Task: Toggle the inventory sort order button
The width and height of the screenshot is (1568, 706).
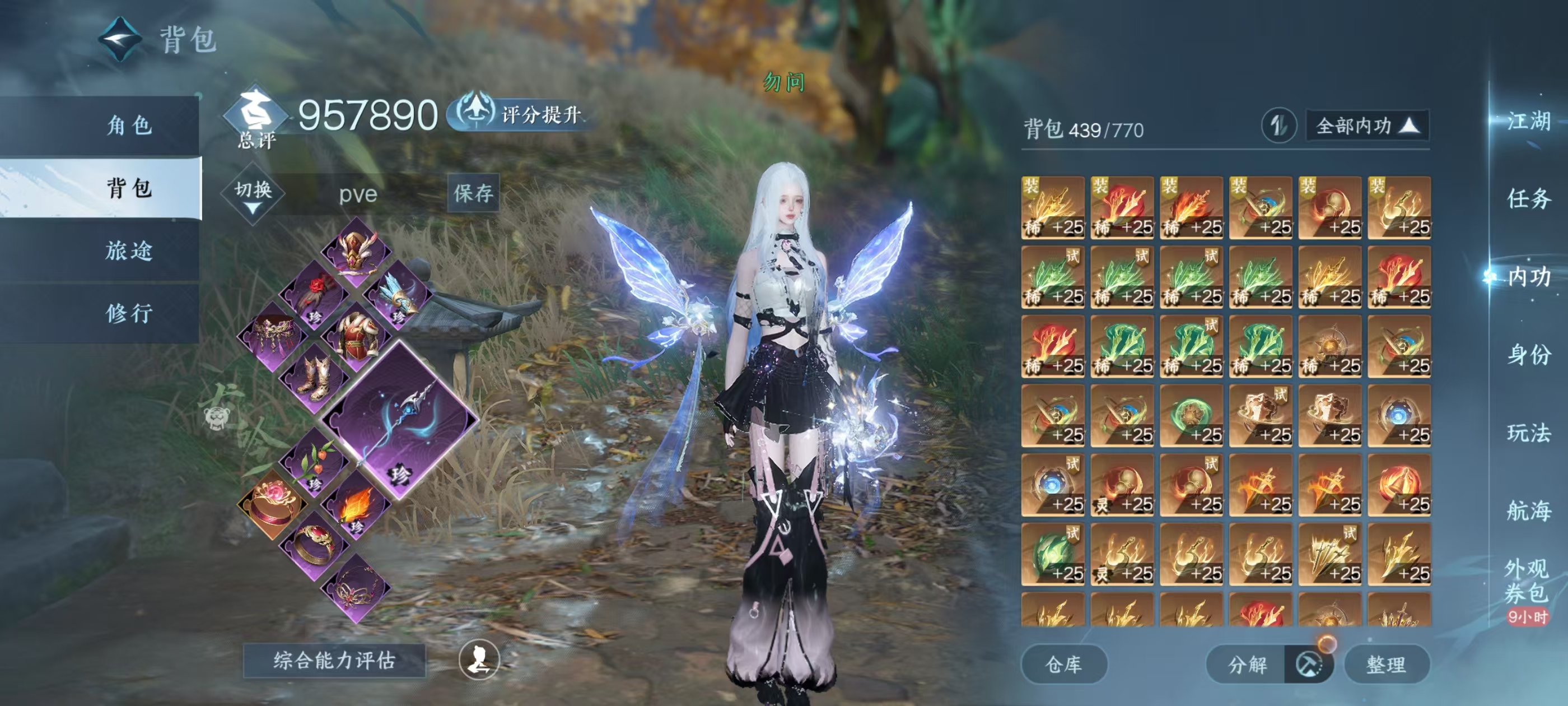Action: click(1278, 126)
